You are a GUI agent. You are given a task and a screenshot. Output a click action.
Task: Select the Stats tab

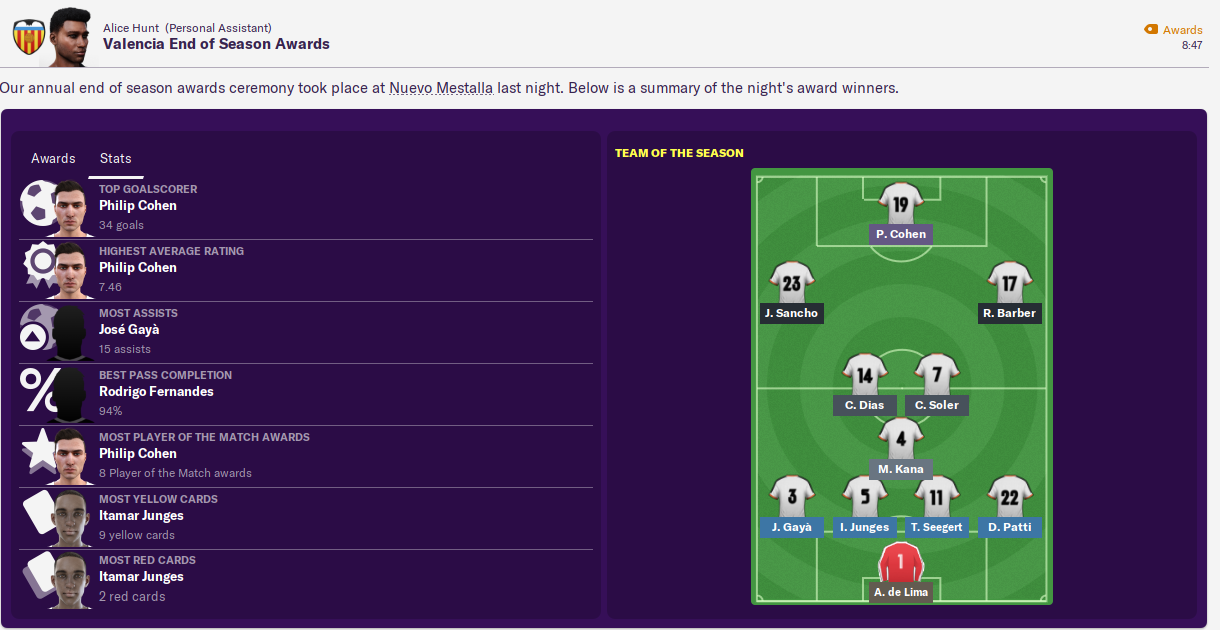115,158
